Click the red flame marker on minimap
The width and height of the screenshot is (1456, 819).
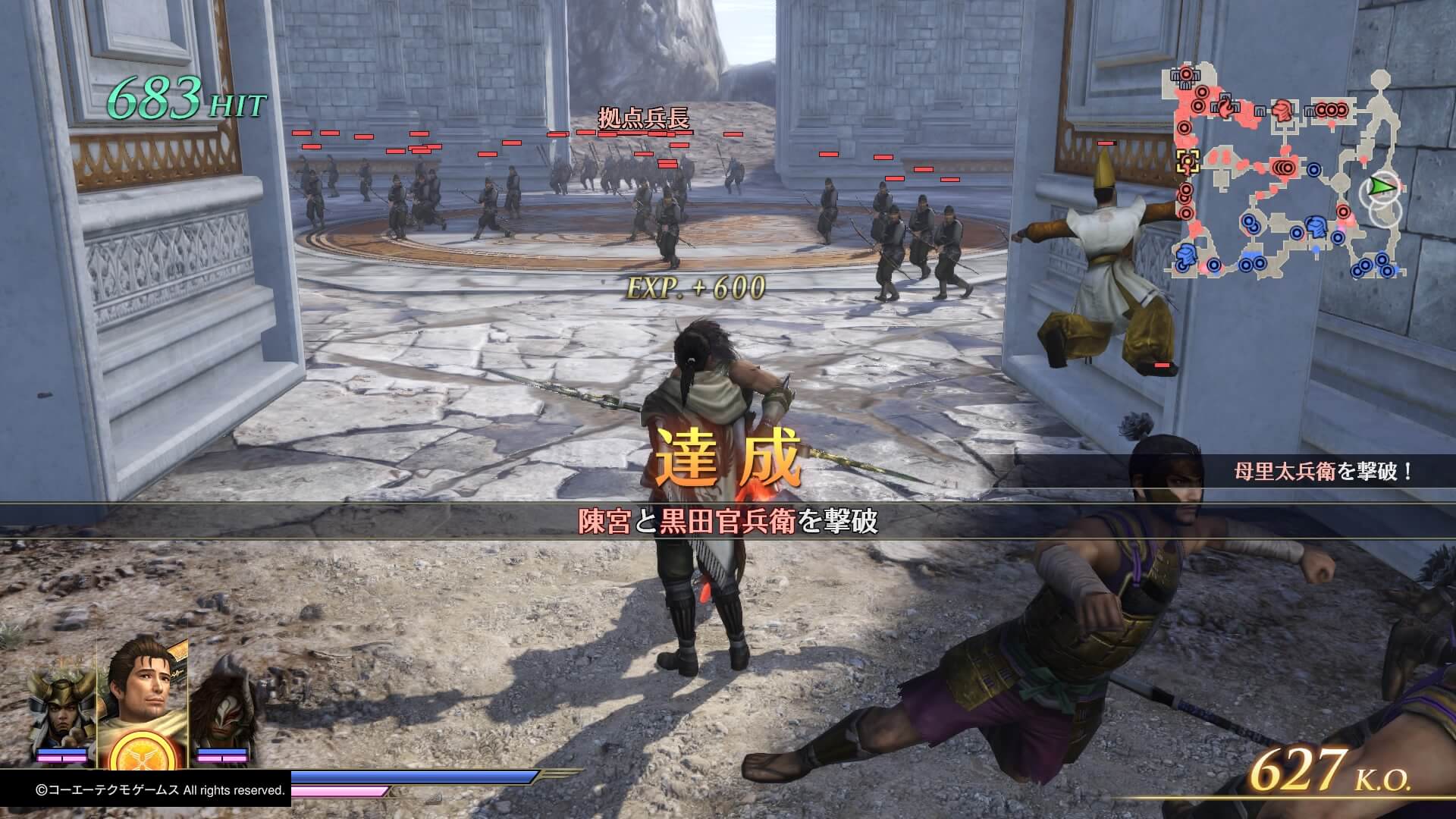pos(1225,109)
